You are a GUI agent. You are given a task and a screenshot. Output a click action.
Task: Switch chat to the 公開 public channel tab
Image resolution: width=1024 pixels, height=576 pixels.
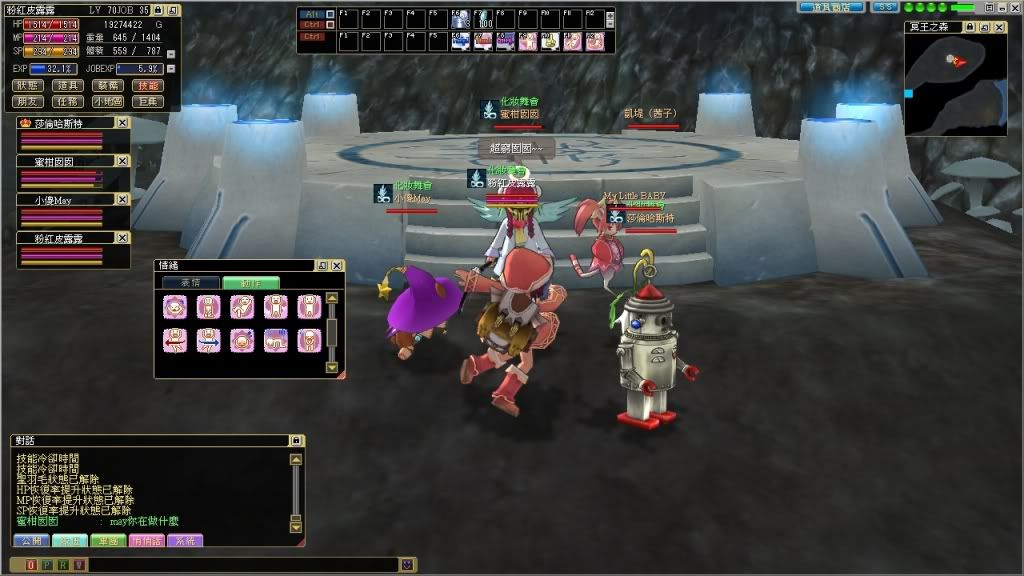30,541
